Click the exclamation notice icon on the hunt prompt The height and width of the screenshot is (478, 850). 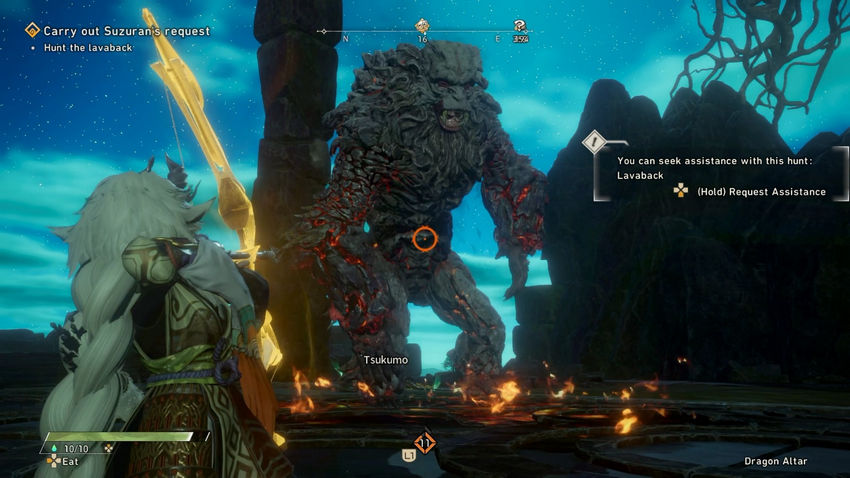pos(596,143)
